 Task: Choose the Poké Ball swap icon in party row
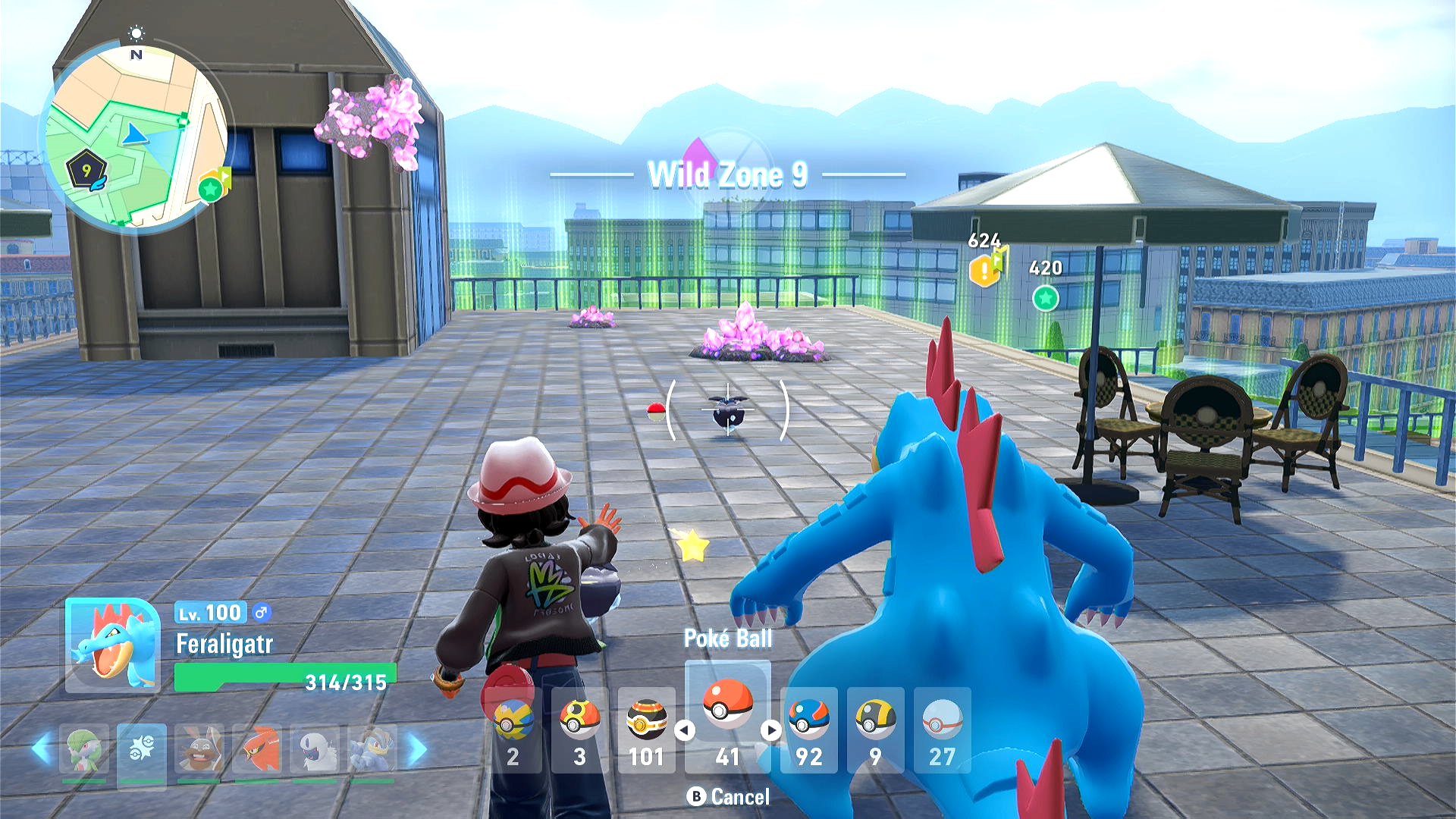[142, 748]
